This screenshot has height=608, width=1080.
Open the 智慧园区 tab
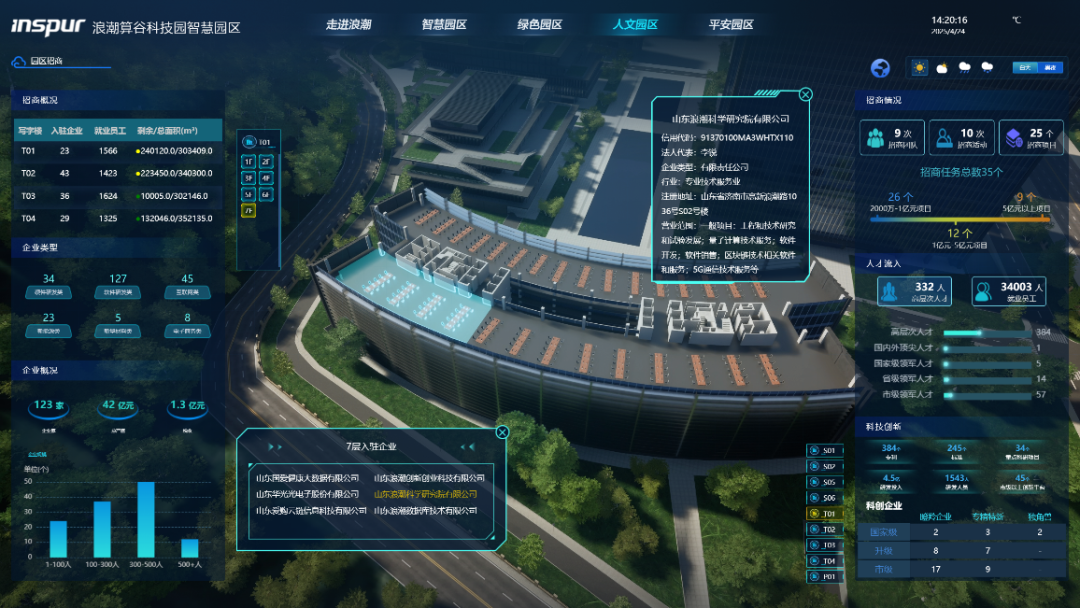[x=444, y=24]
